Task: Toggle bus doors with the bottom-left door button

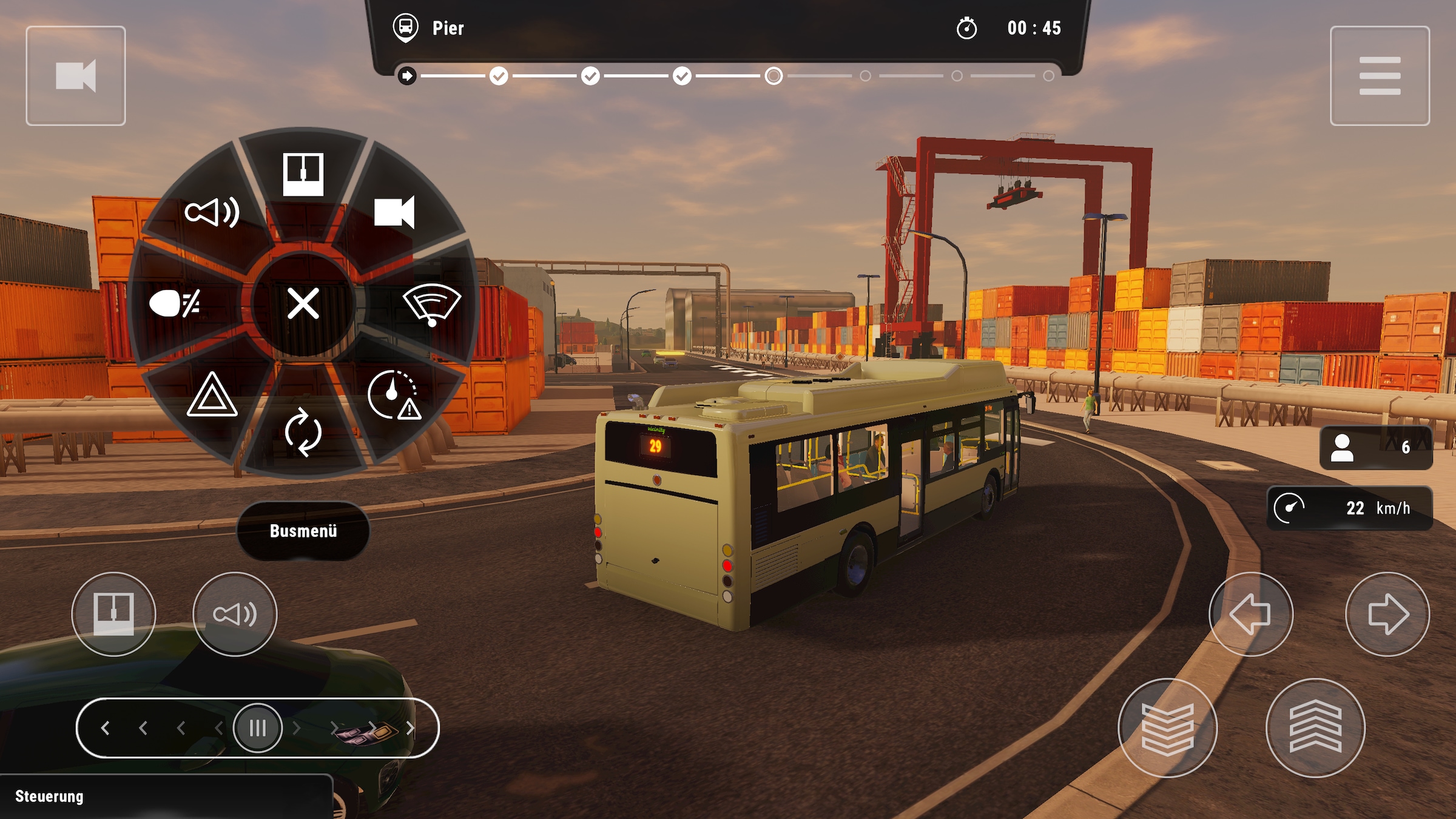Action: (x=113, y=614)
